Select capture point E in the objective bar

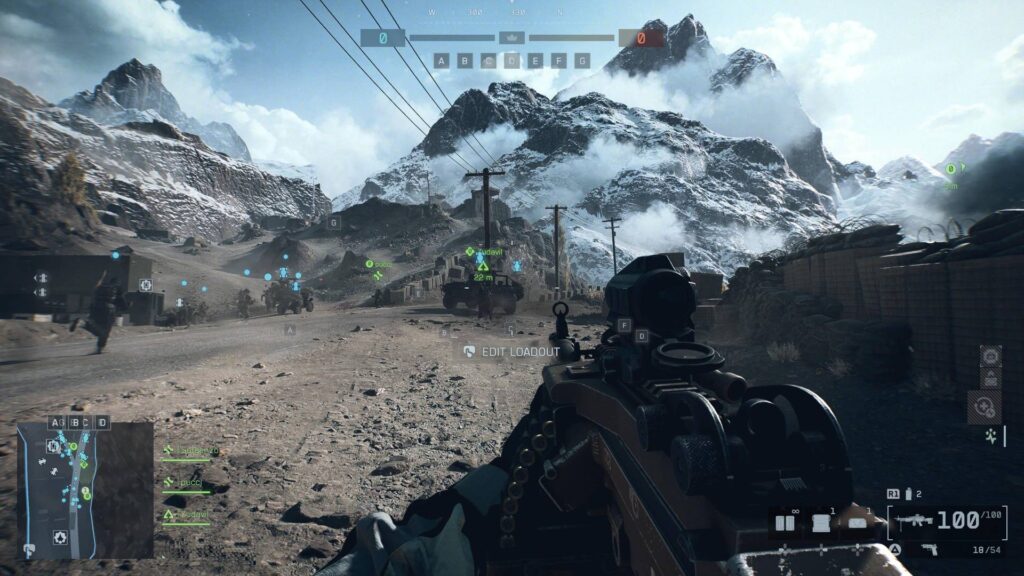pos(535,60)
